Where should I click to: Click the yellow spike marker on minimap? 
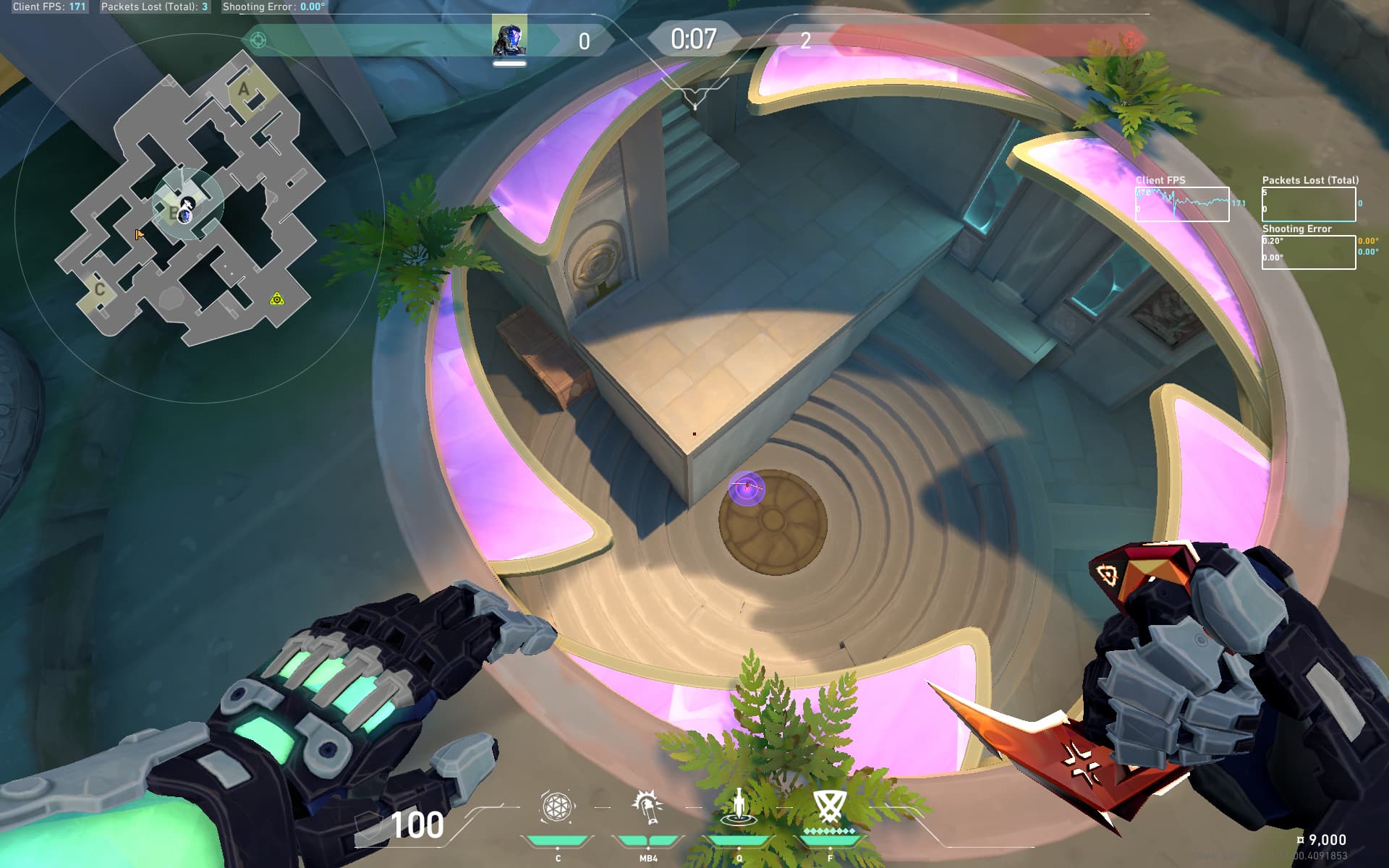(276, 299)
